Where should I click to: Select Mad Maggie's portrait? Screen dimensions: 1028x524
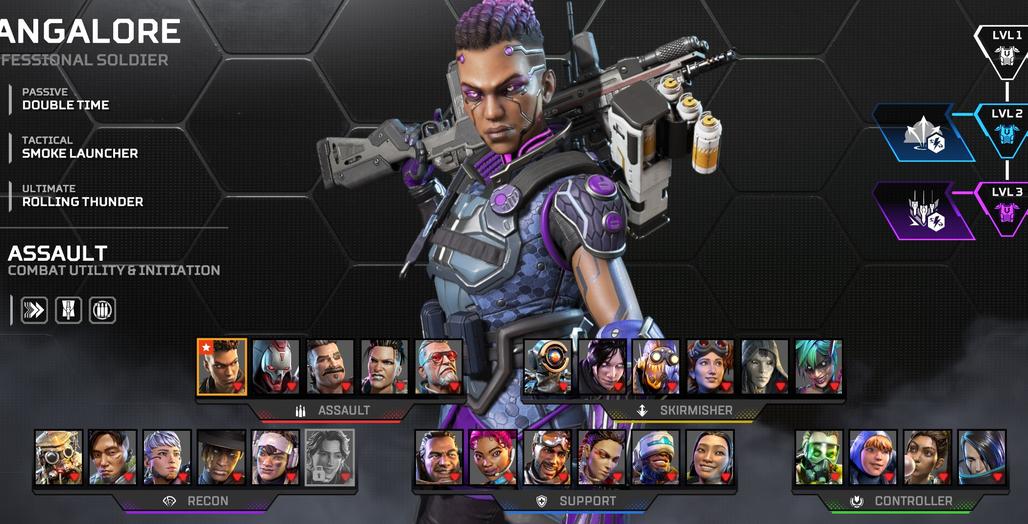[x=384, y=366]
